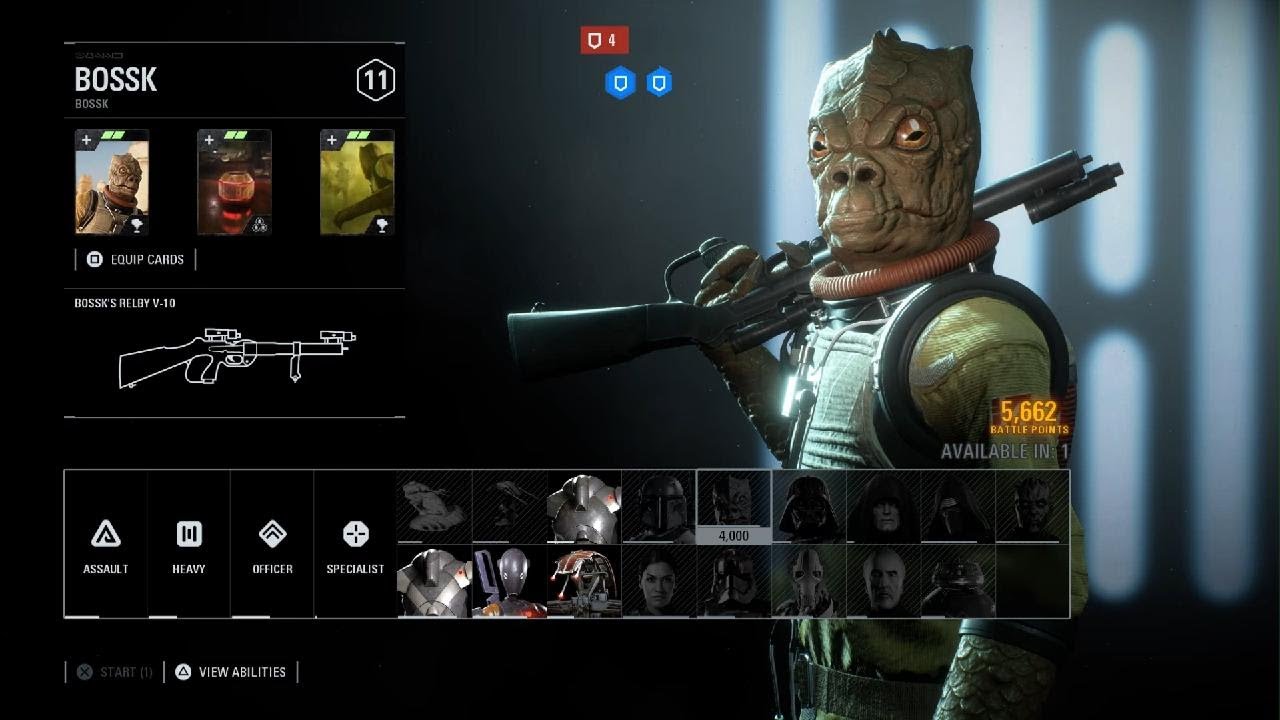Select the General Grievous hero portrait

[808, 581]
